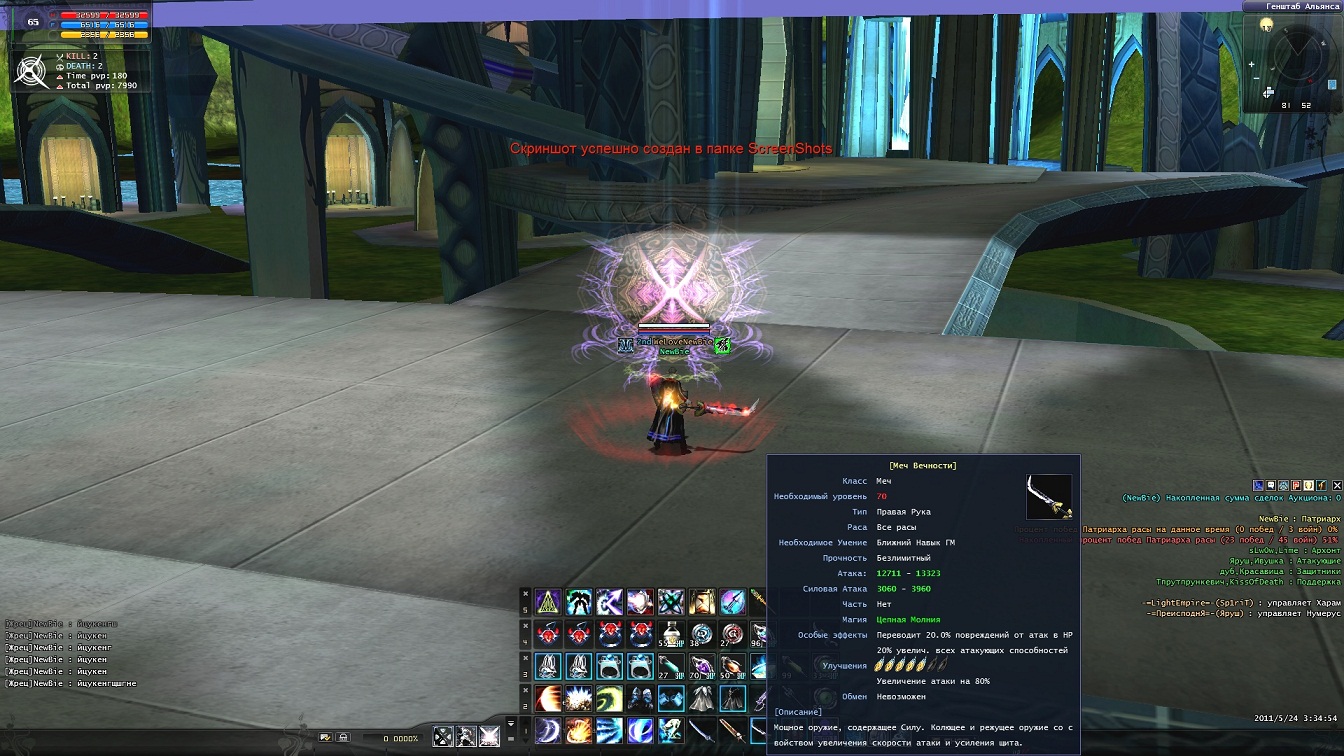This screenshot has height=756, width=1344.
Task: Activate the green swirl skill icon
Action: click(x=608, y=698)
